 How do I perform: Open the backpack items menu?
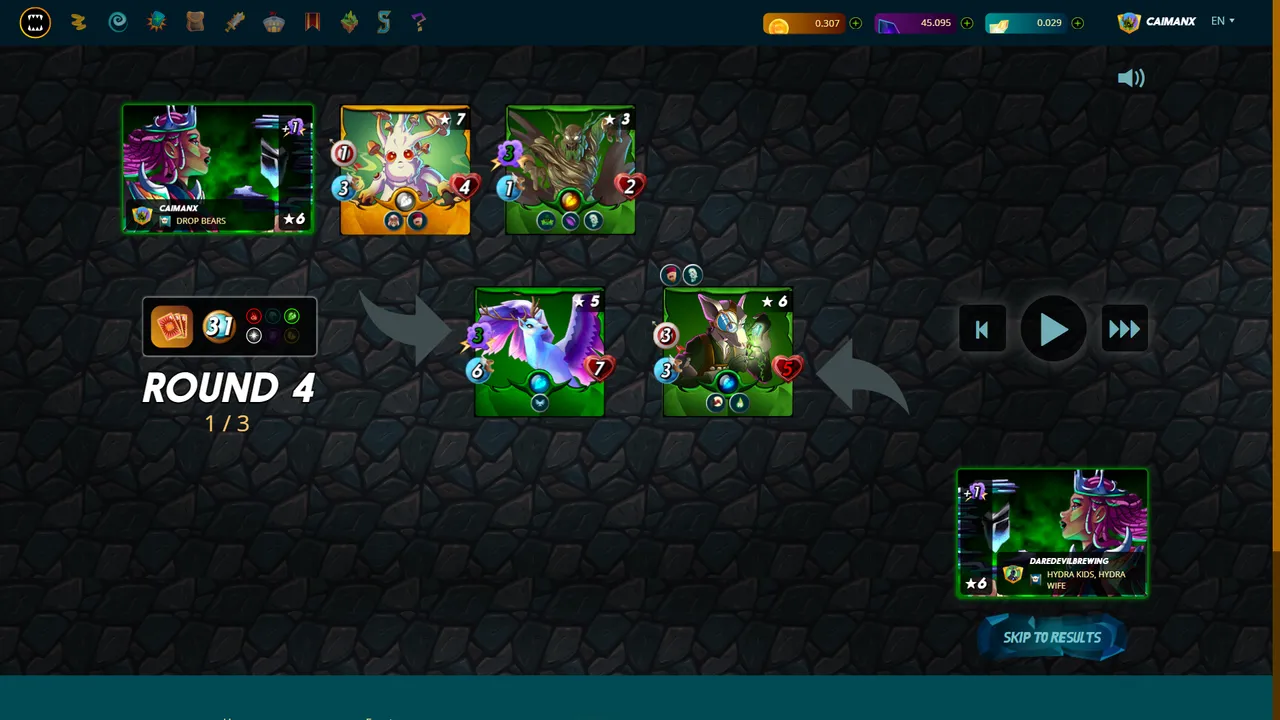(196, 22)
